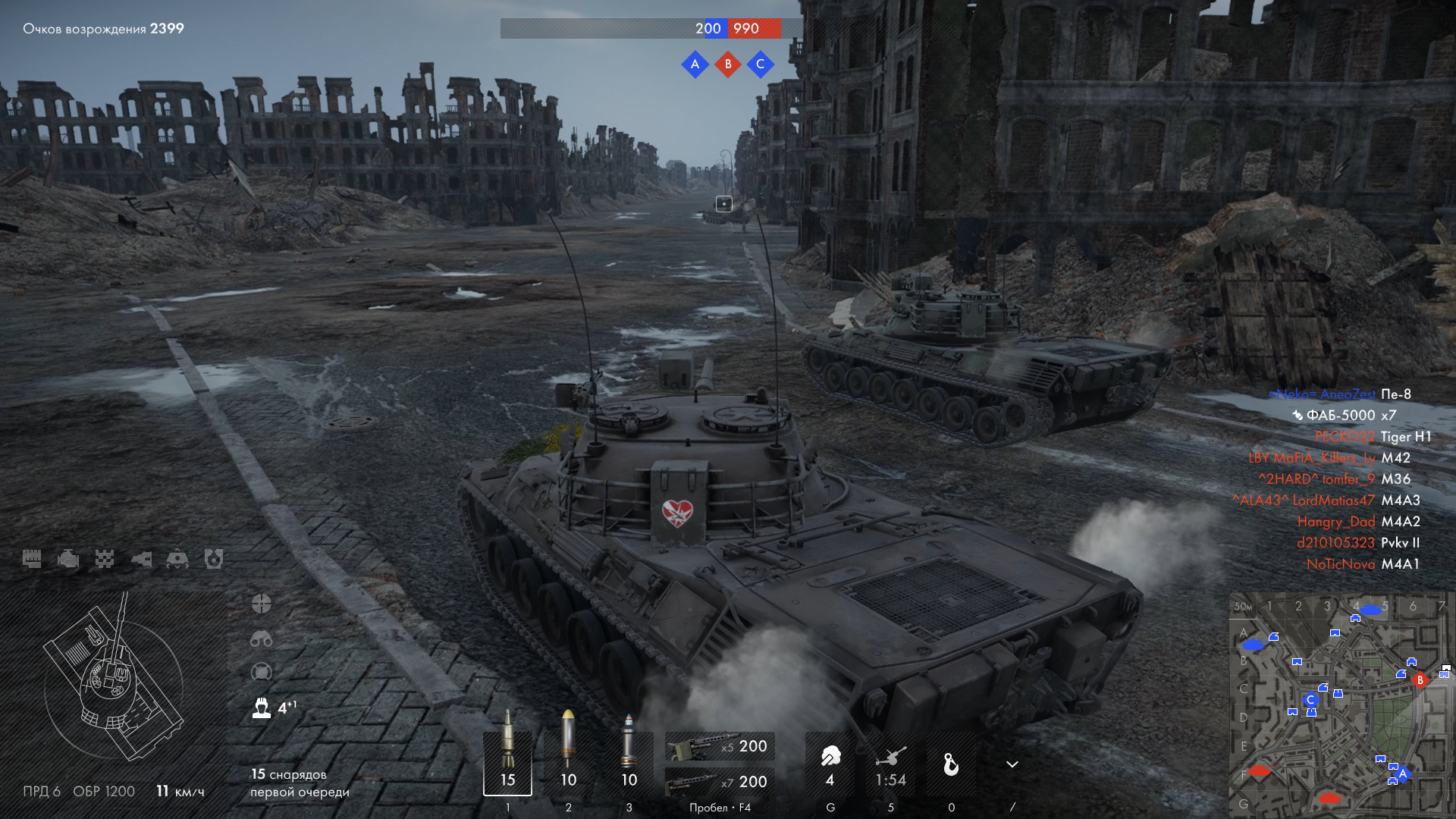Select point C marker on the minimap
This screenshot has width=1456, height=819.
point(1310,700)
